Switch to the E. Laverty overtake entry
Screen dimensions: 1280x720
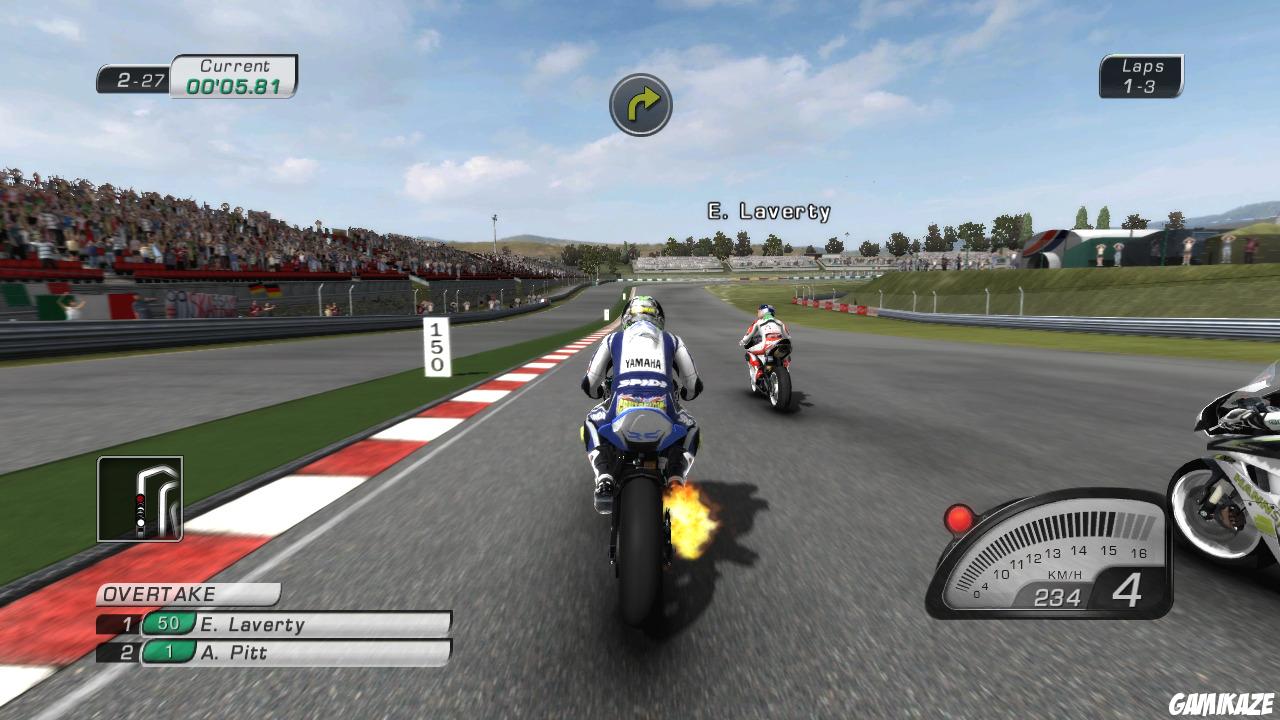(260, 625)
